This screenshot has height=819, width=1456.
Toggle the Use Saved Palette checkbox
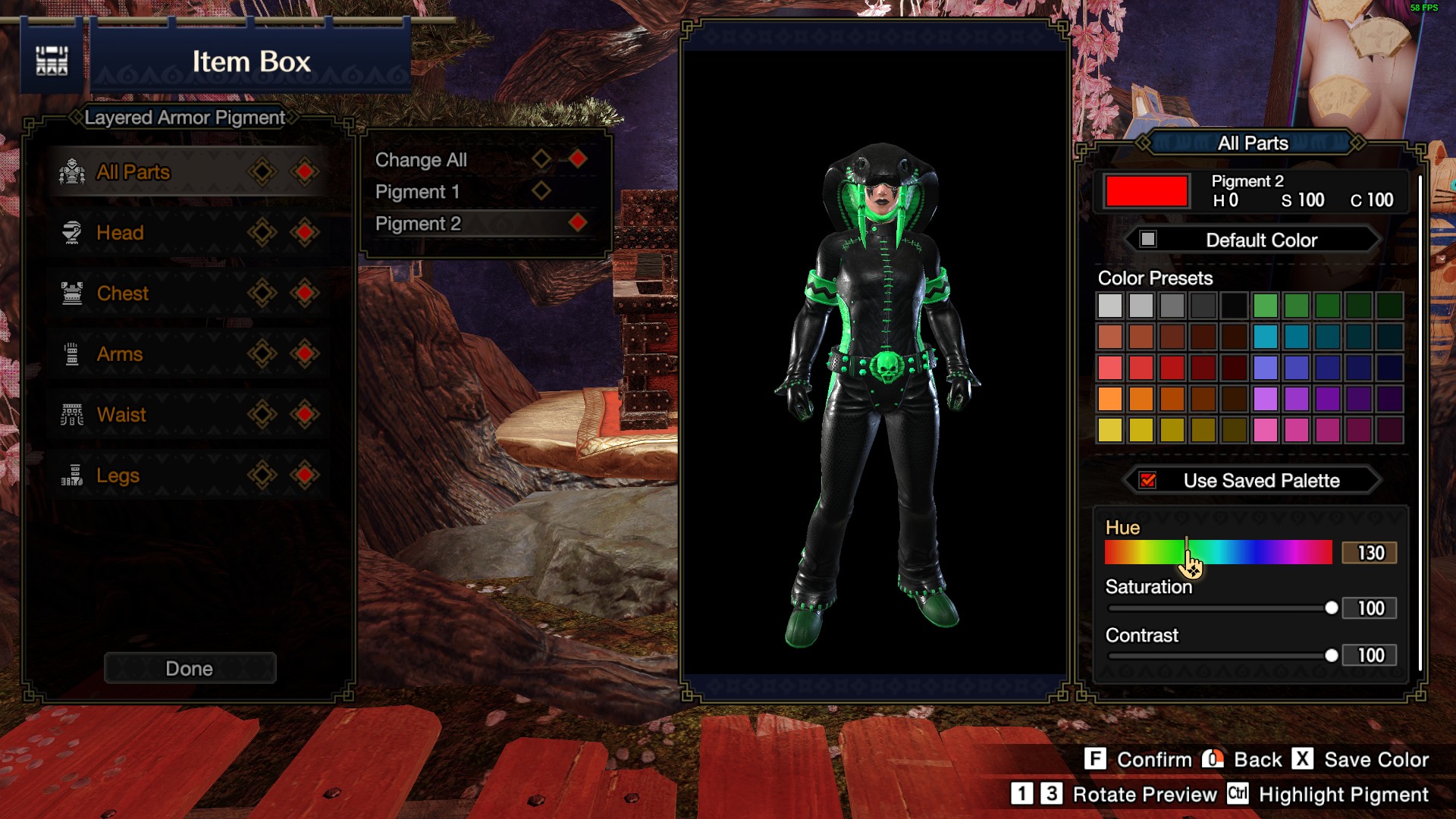pyautogui.click(x=1146, y=479)
